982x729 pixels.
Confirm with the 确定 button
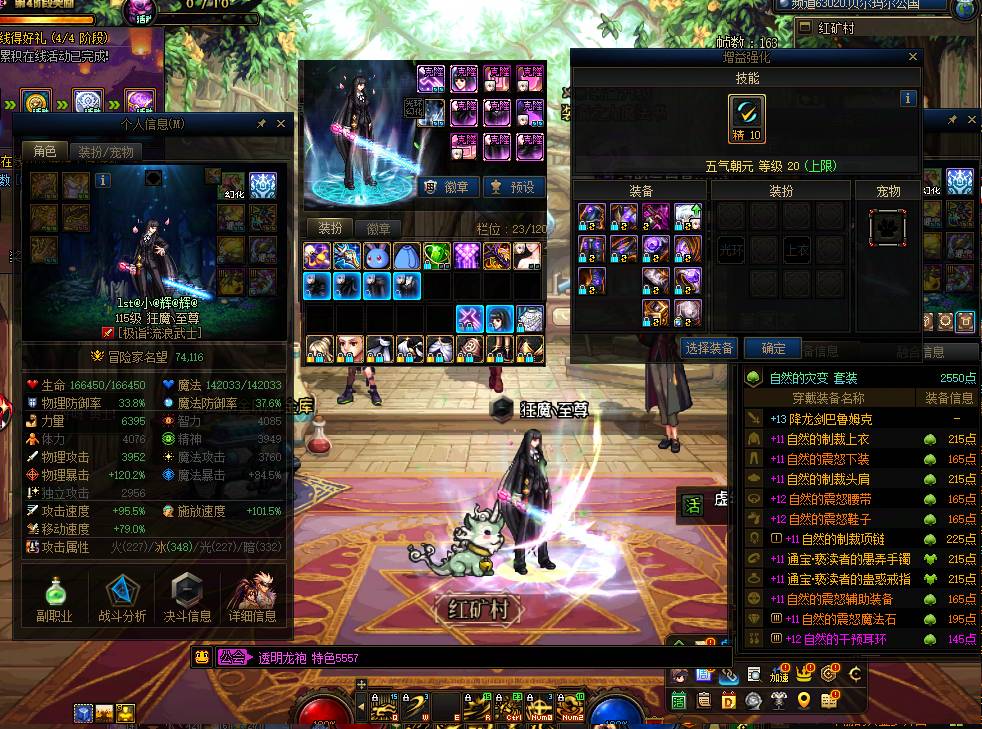coord(773,348)
